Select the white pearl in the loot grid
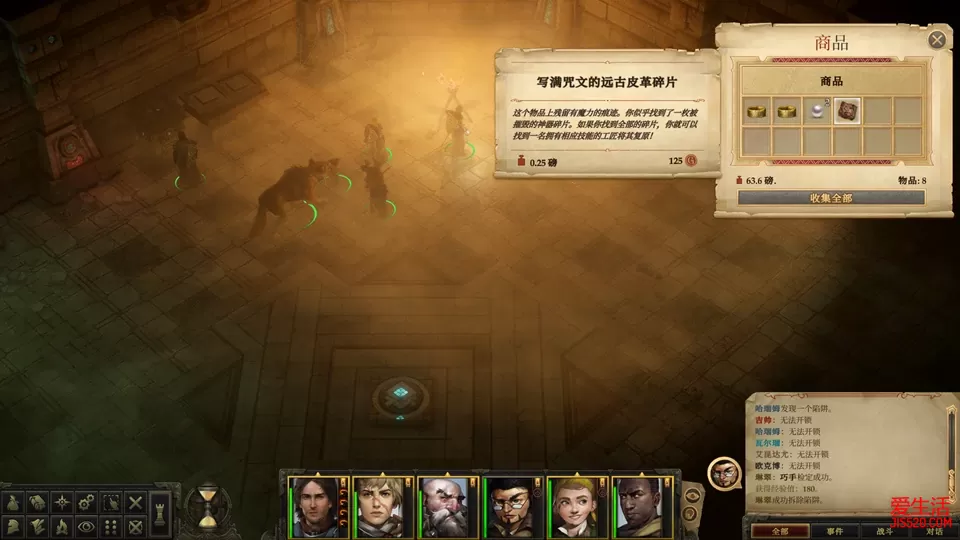The height and width of the screenshot is (540, 960). pos(819,110)
